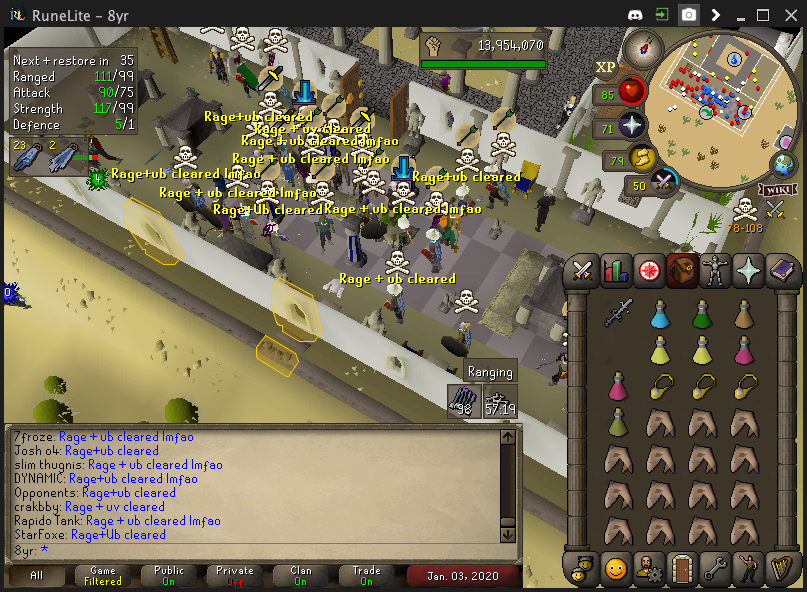This screenshot has width=807, height=592.
Task: Toggle the Public chat filter
Action: [169, 576]
